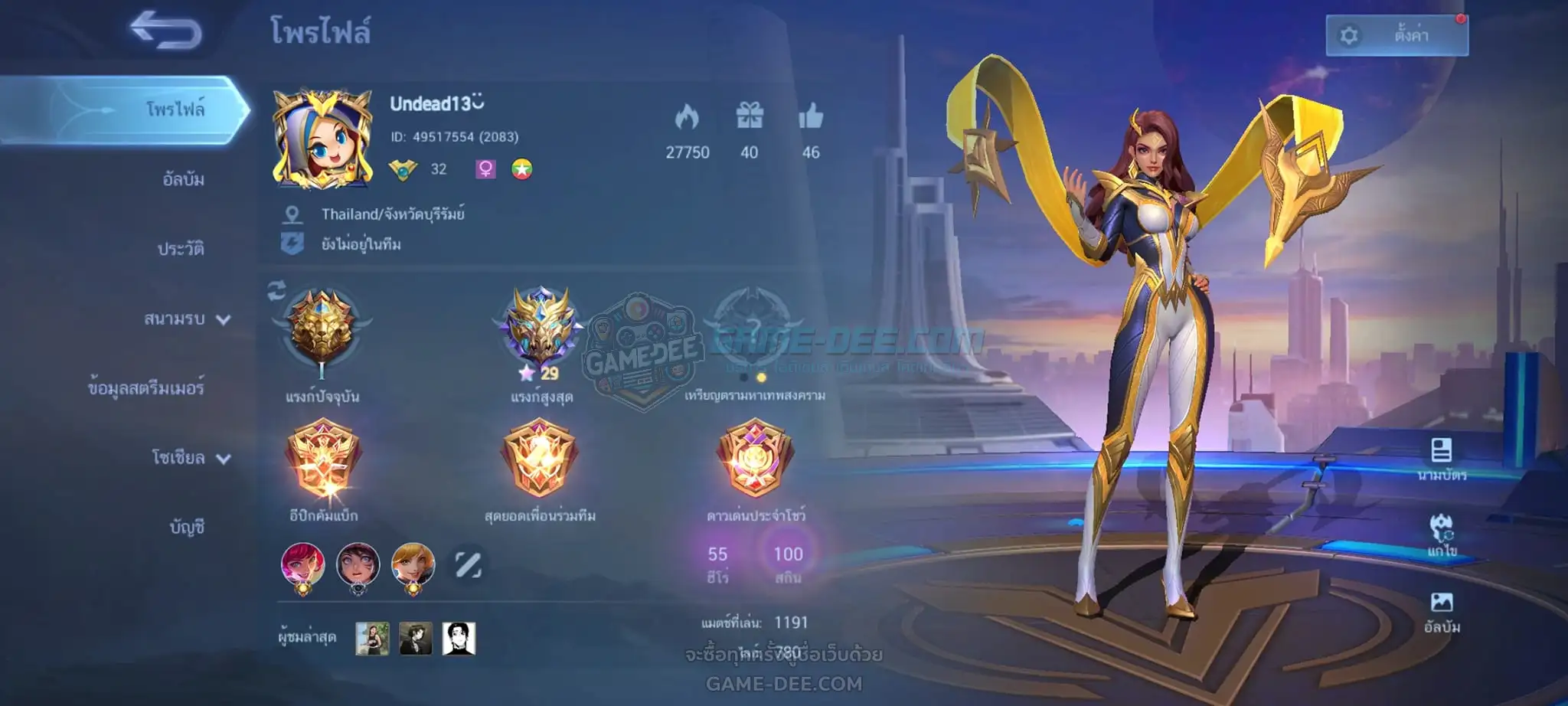Click the Undead13 player avatar
Image resolution: width=1568 pixels, height=706 pixels.
tap(322, 139)
